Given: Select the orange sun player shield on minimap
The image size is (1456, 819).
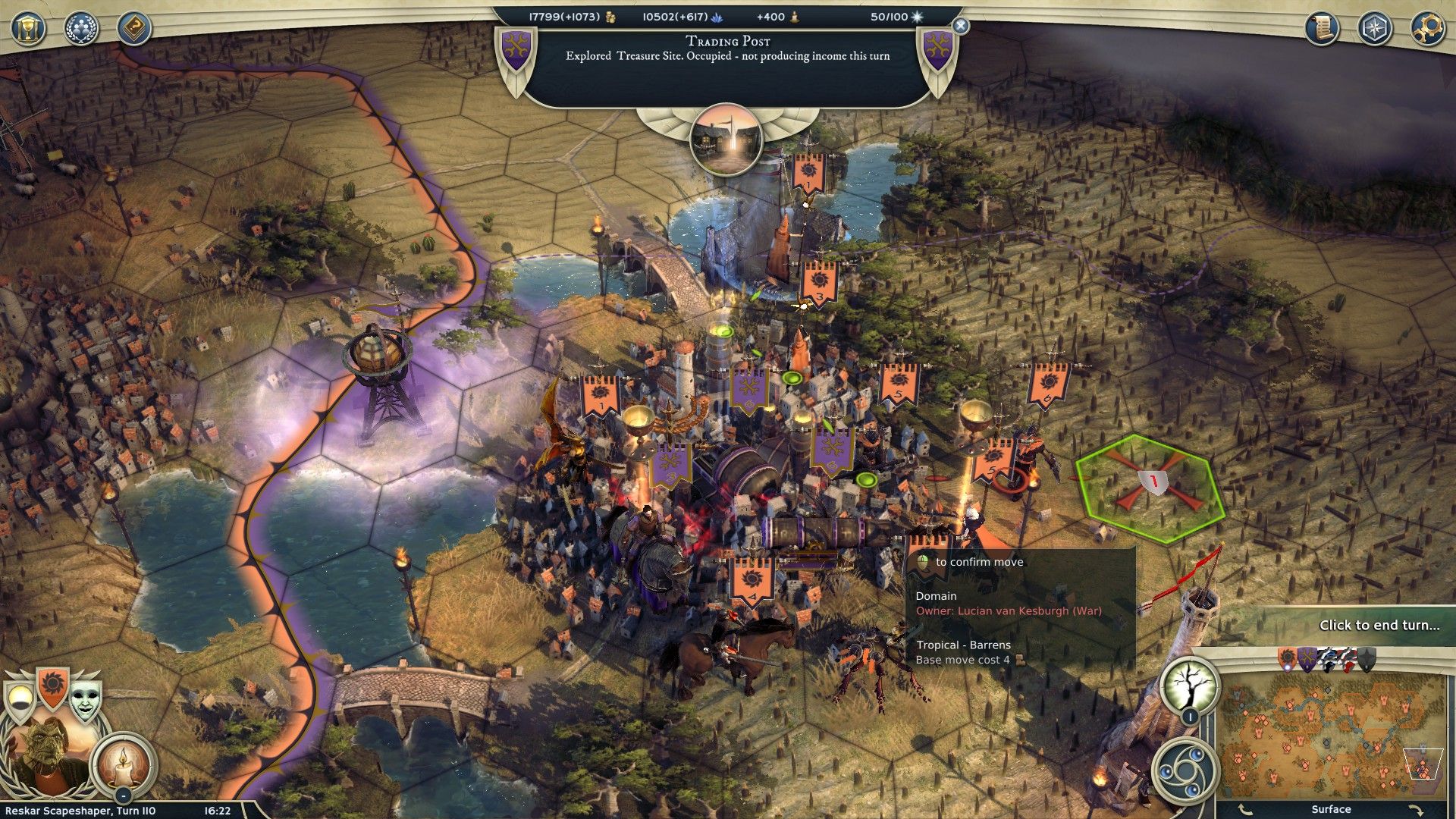Looking at the screenshot, I should pos(1287,659).
